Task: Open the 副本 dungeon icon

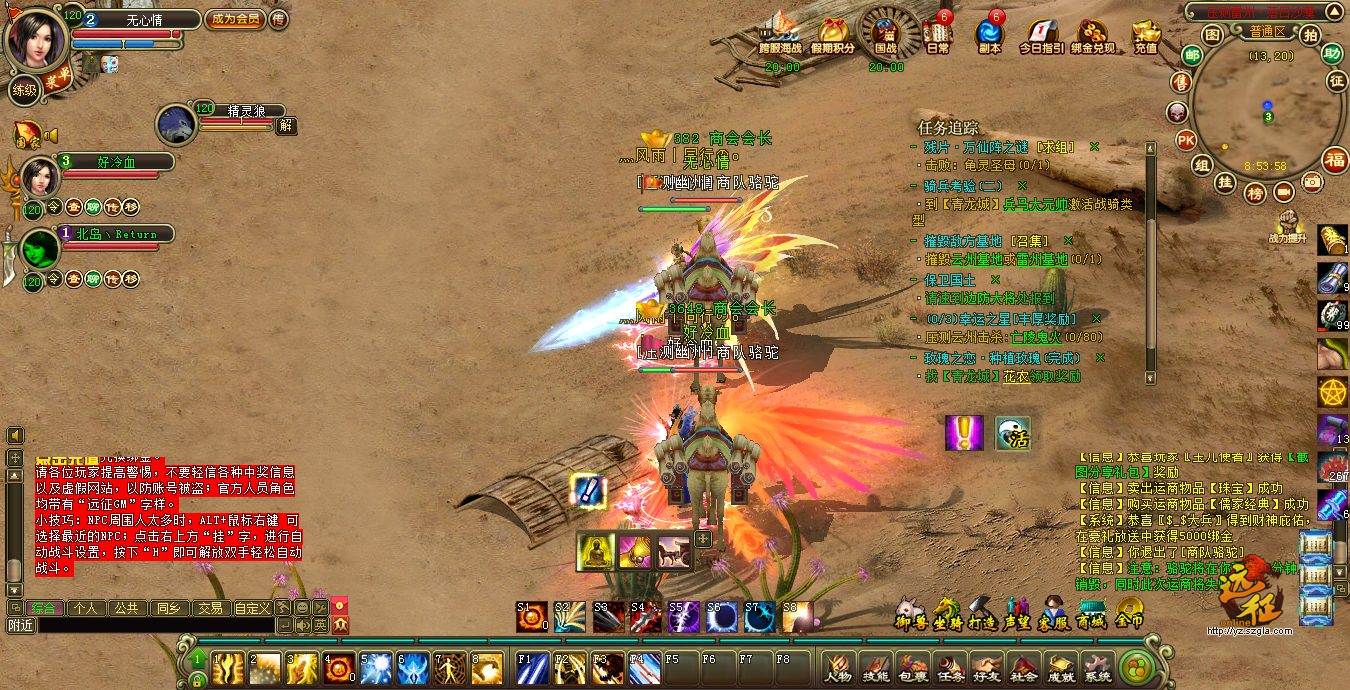Action: click(990, 34)
